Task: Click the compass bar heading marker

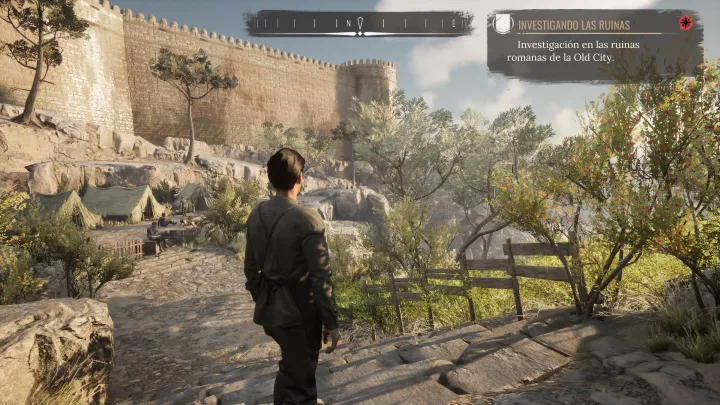Action: coord(359,24)
